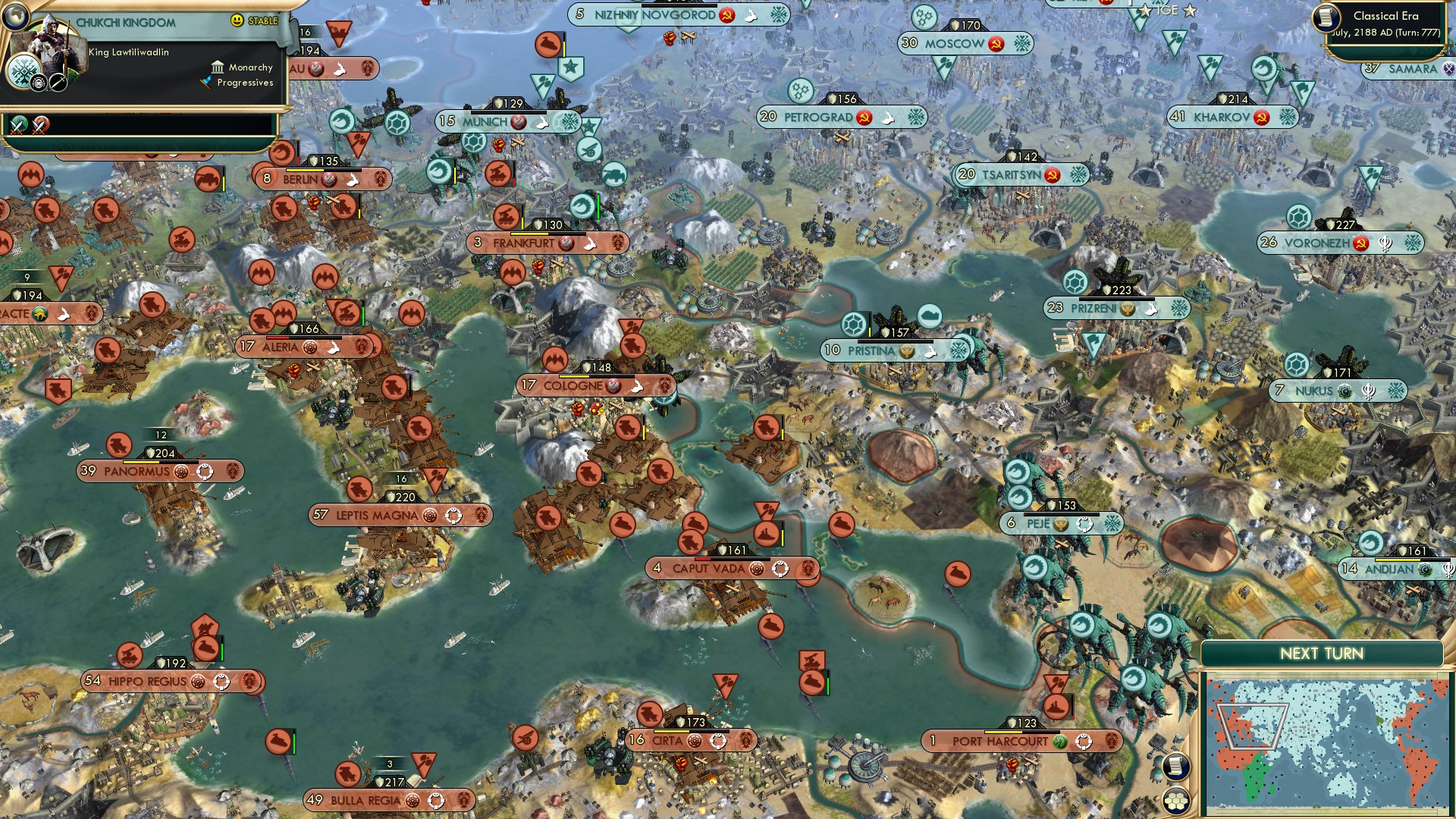The height and width of the screenshot is (819, 1456).
Task: Select the puppet mask icon on Caput Vada
Action: point(780,569)
